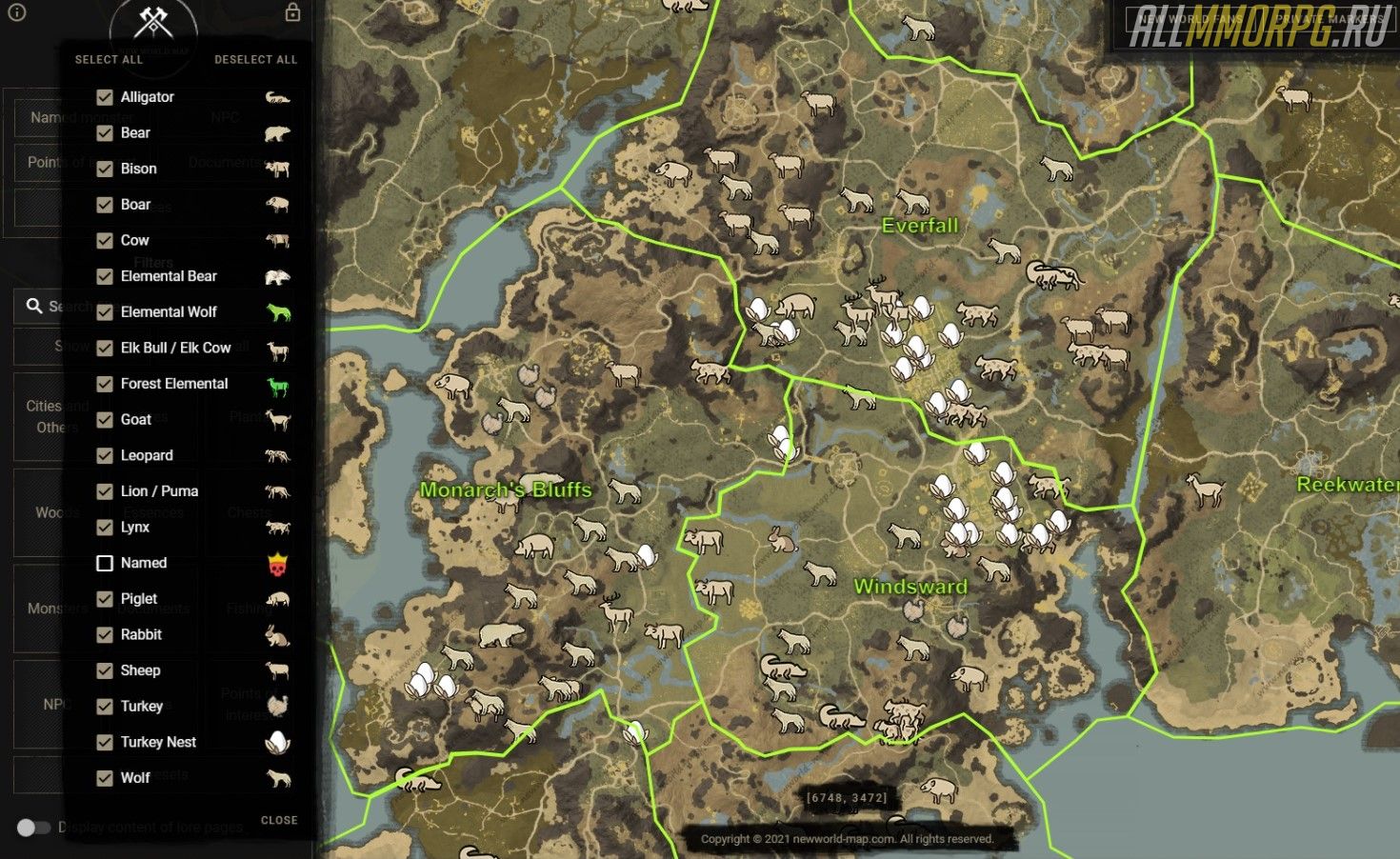Toggle the Lion / Puma checkbox
The image size is (1400, 859).
click(x=105, y=491)
